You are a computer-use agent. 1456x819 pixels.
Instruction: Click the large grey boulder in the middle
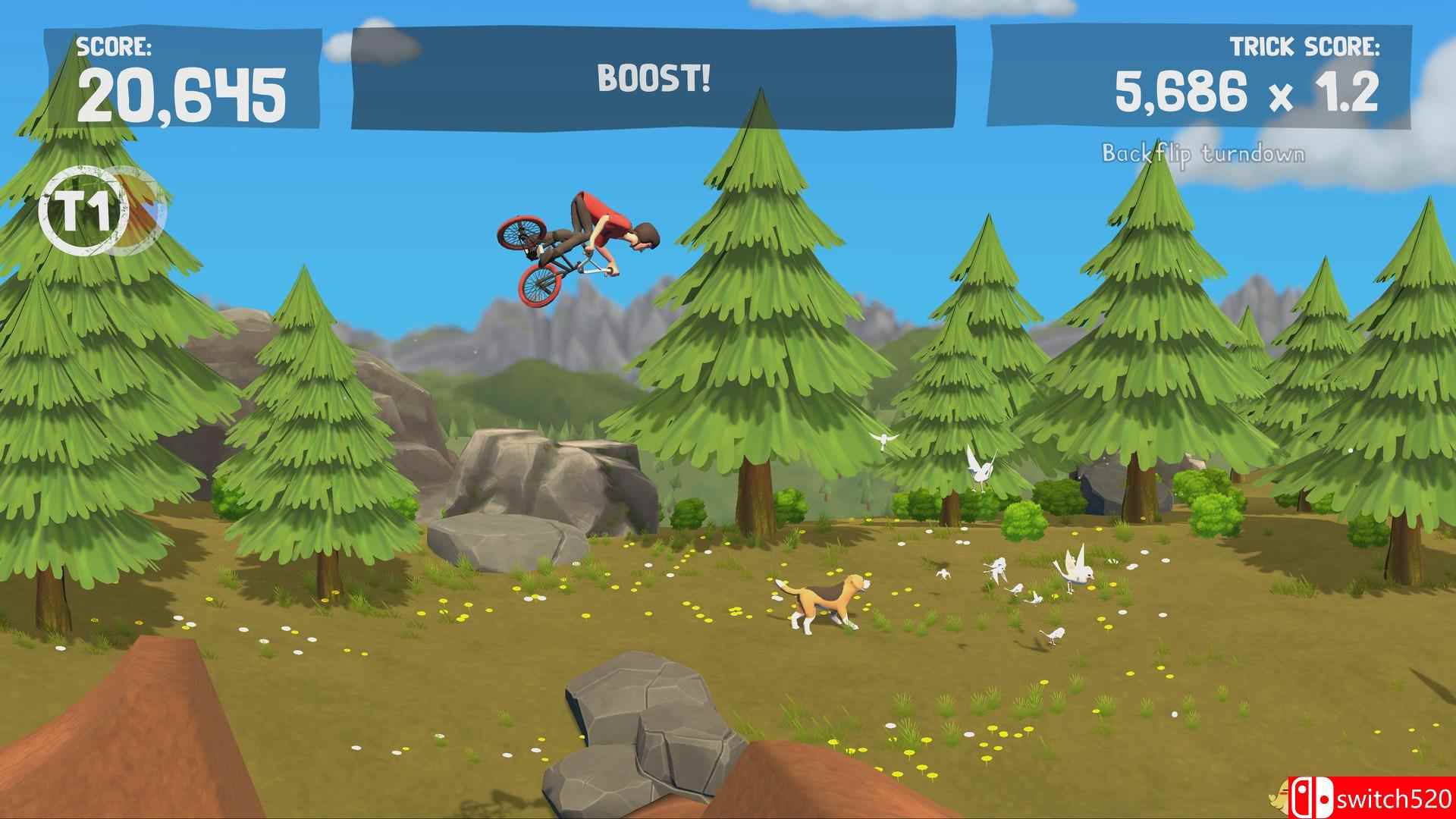click(531, 485)
